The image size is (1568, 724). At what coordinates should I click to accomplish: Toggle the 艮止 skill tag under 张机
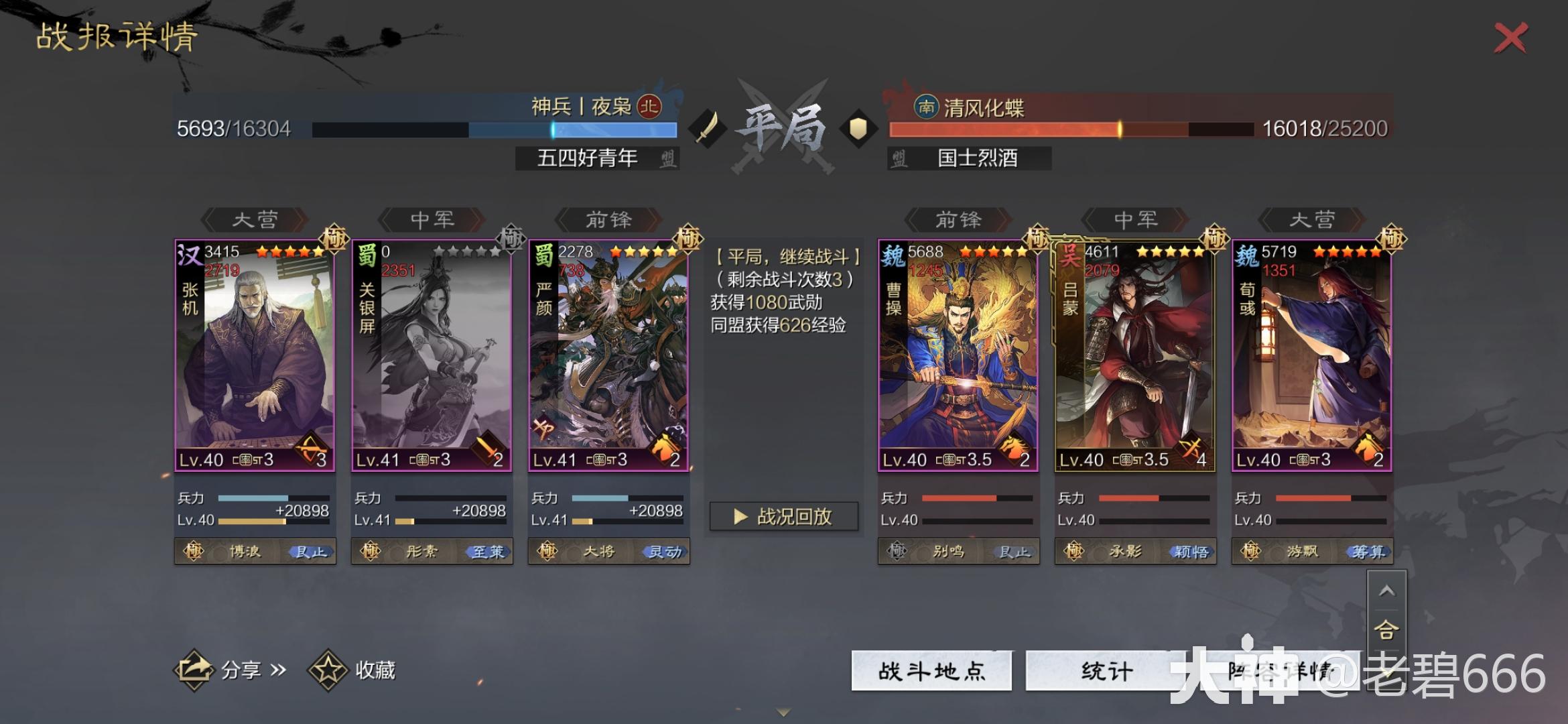(x=310, y=551)
